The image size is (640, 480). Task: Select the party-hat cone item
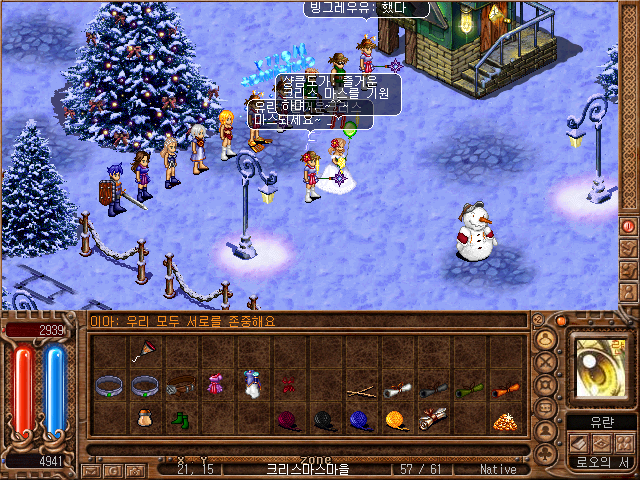click(x=144, y=352)
